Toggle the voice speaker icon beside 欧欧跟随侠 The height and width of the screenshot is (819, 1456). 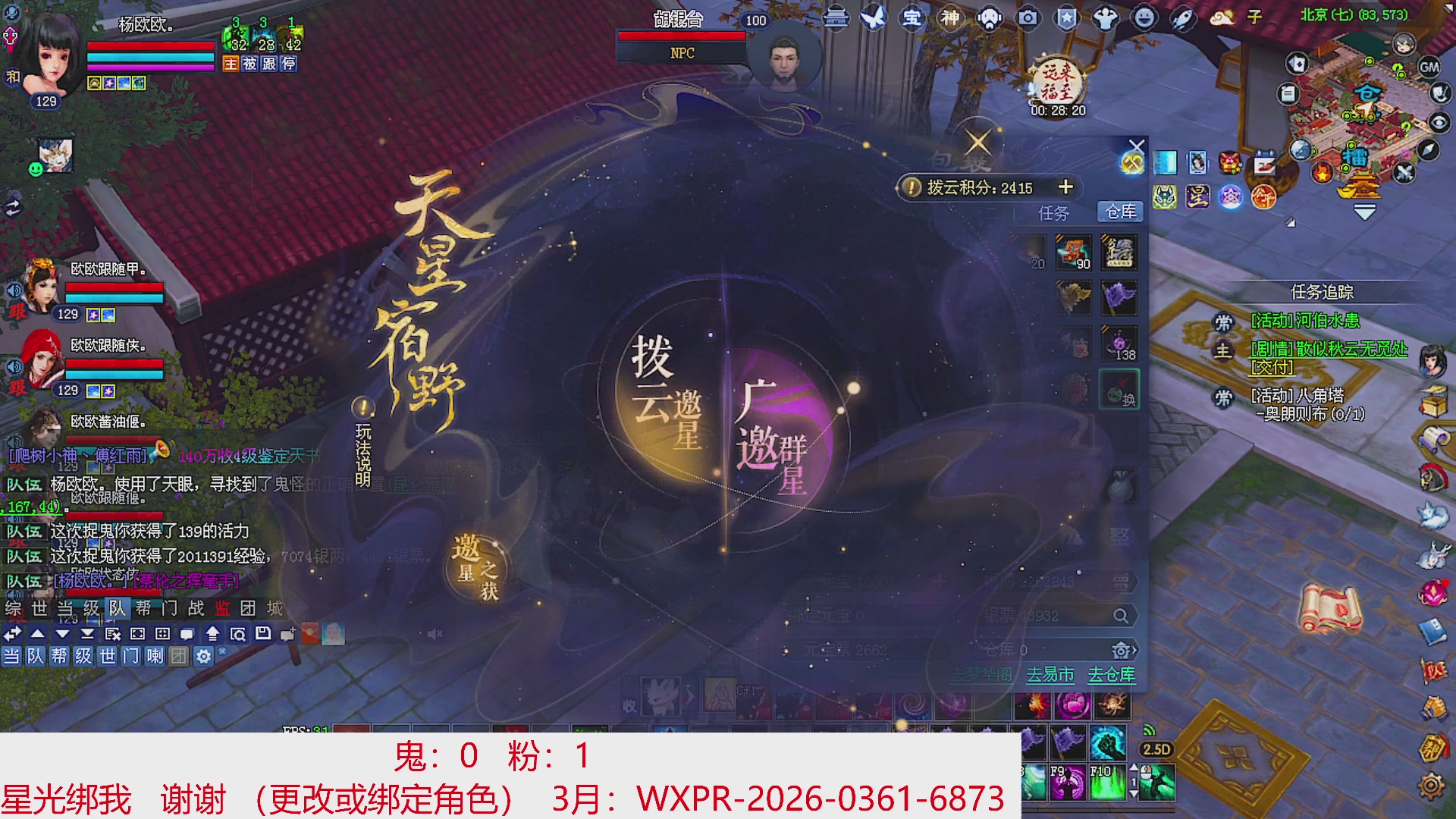point(14,366)
